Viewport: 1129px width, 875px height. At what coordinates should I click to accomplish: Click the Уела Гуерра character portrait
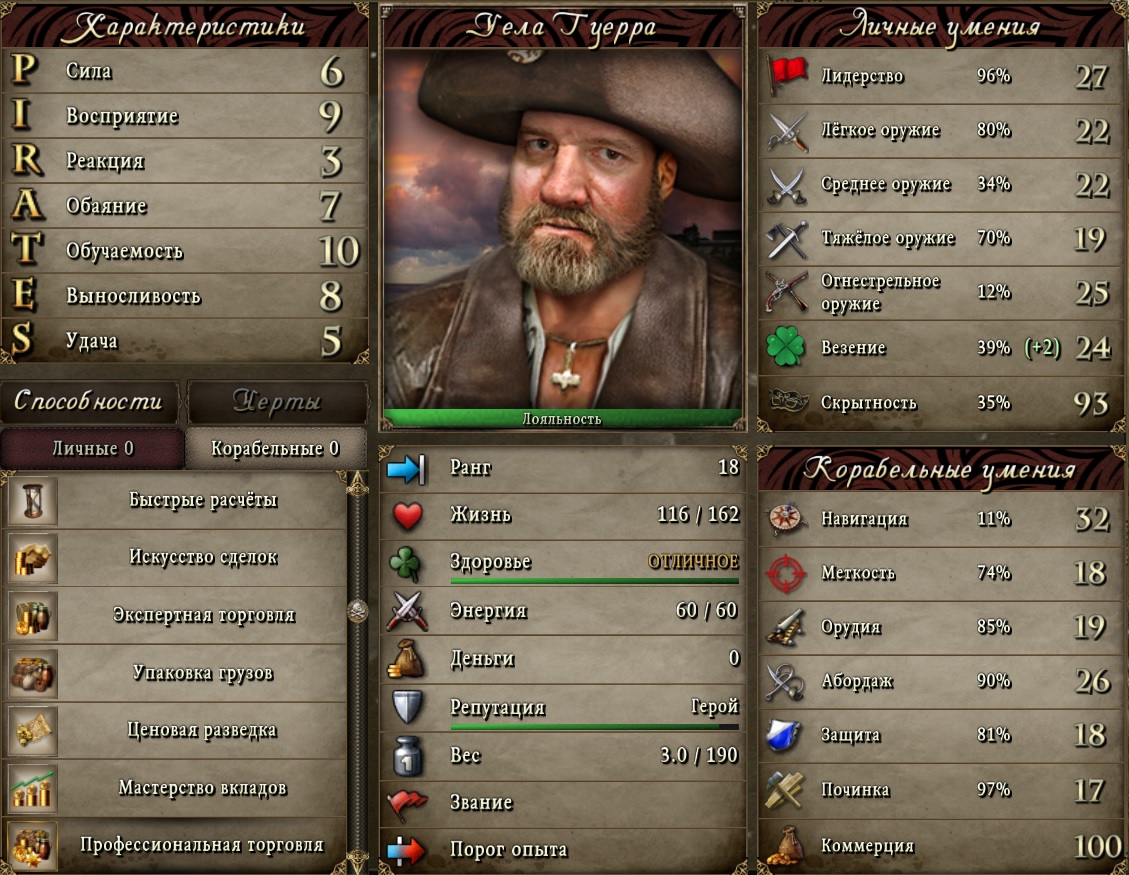562,230
